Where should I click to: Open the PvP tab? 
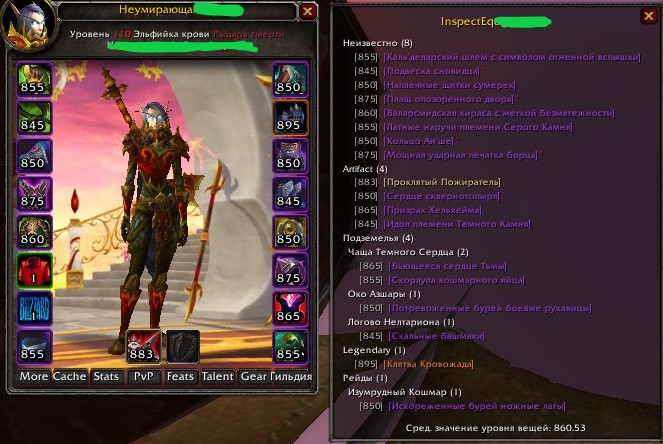141,376
